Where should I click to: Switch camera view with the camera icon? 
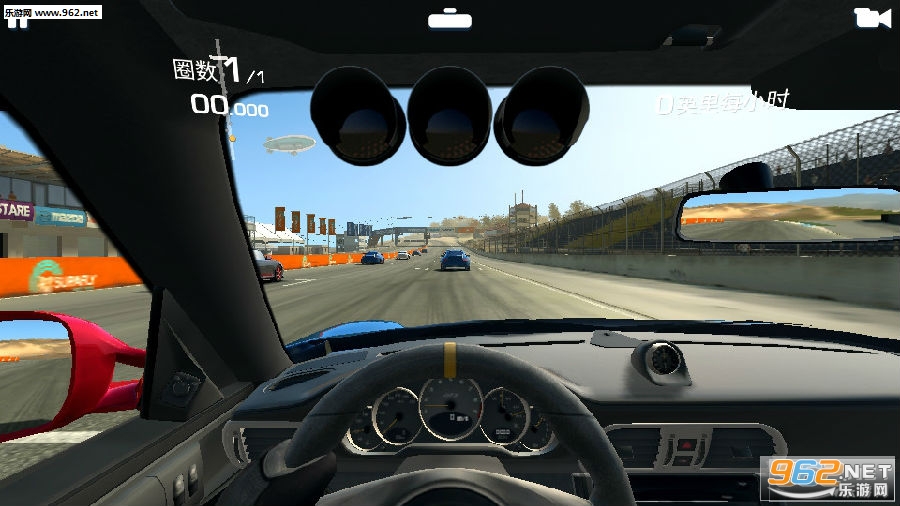coord(872,17)
